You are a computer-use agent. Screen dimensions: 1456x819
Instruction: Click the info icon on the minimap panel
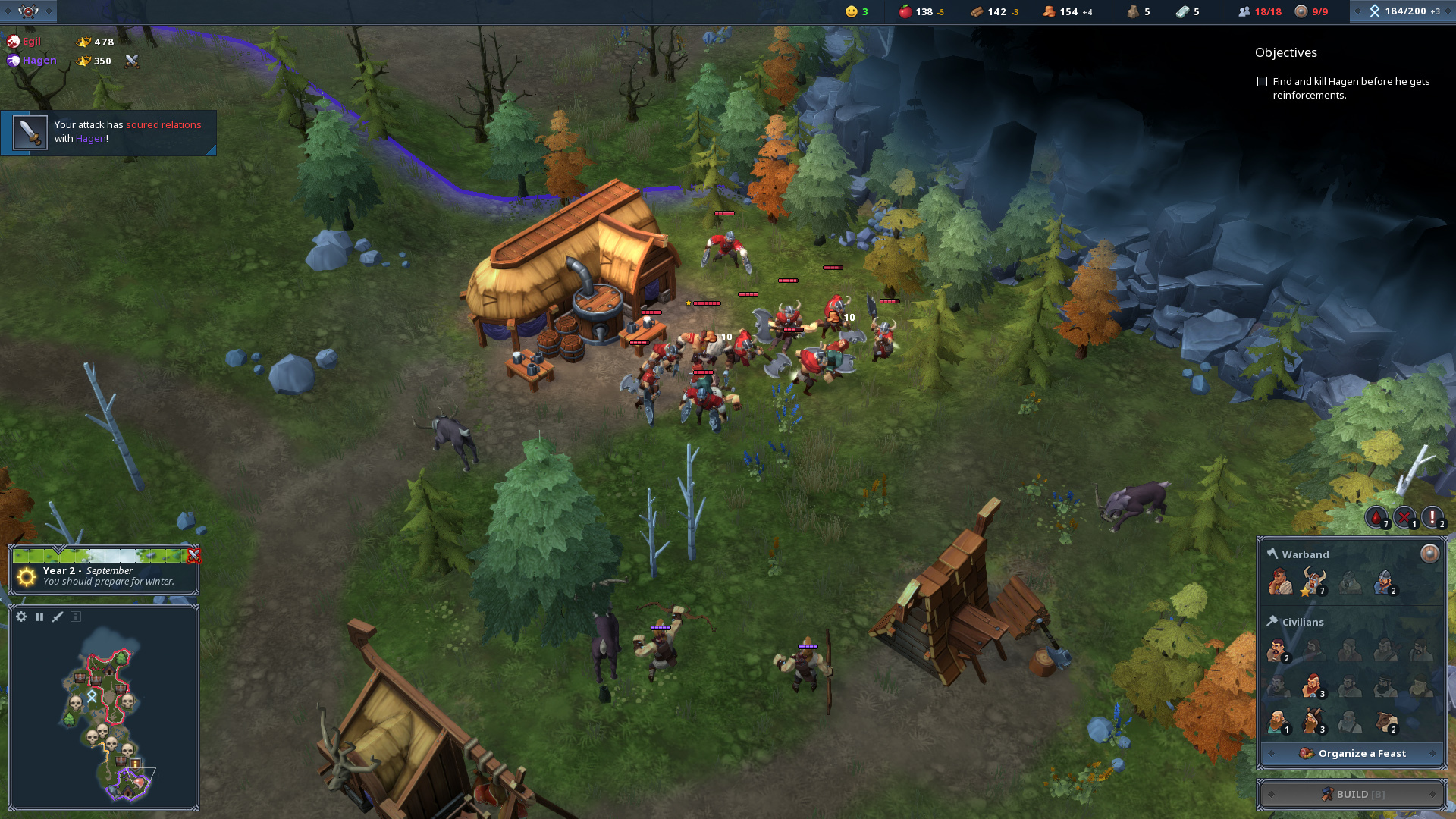point(76,618)
